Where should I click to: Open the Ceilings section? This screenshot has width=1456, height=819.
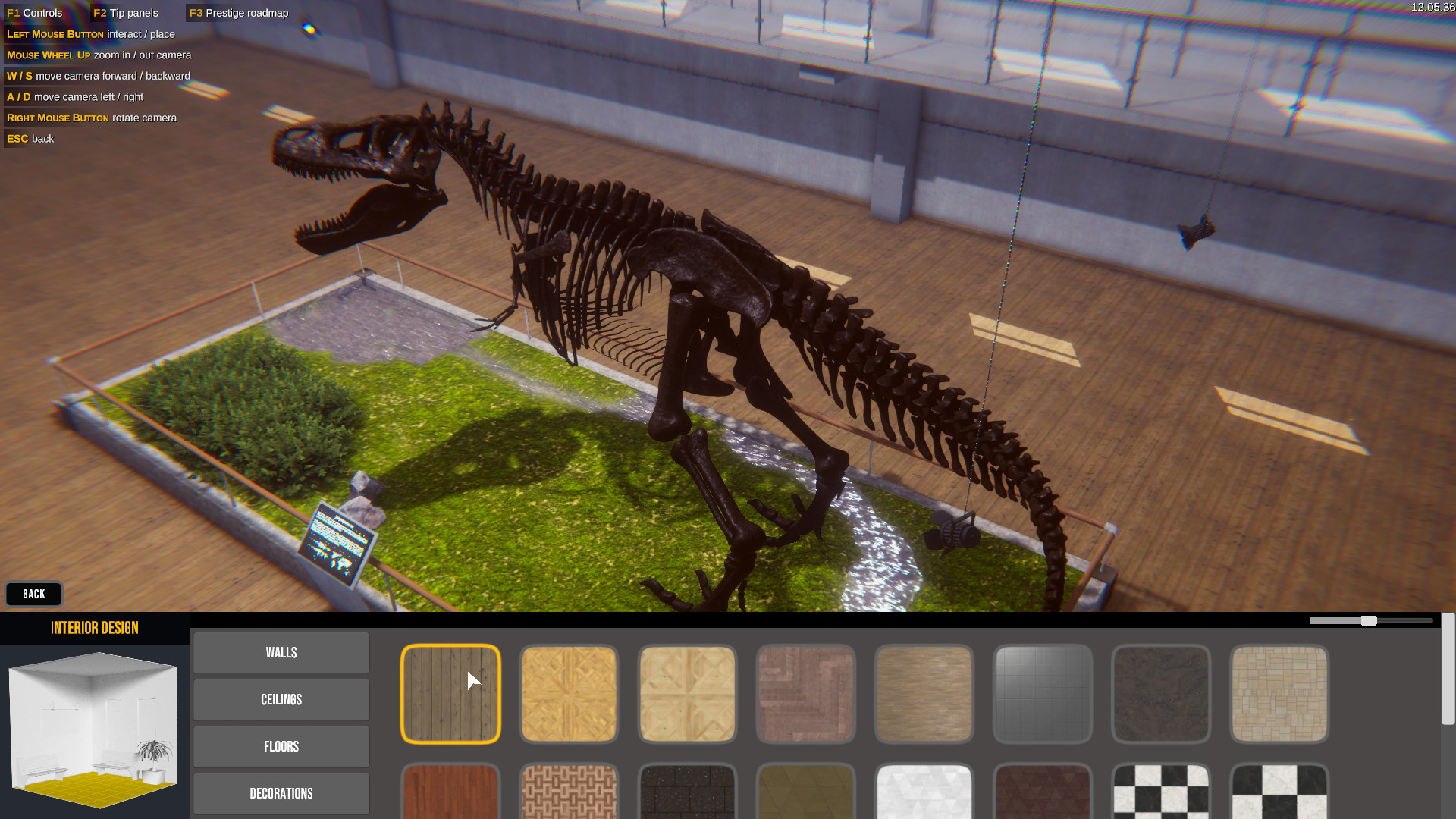coord(281,699)
